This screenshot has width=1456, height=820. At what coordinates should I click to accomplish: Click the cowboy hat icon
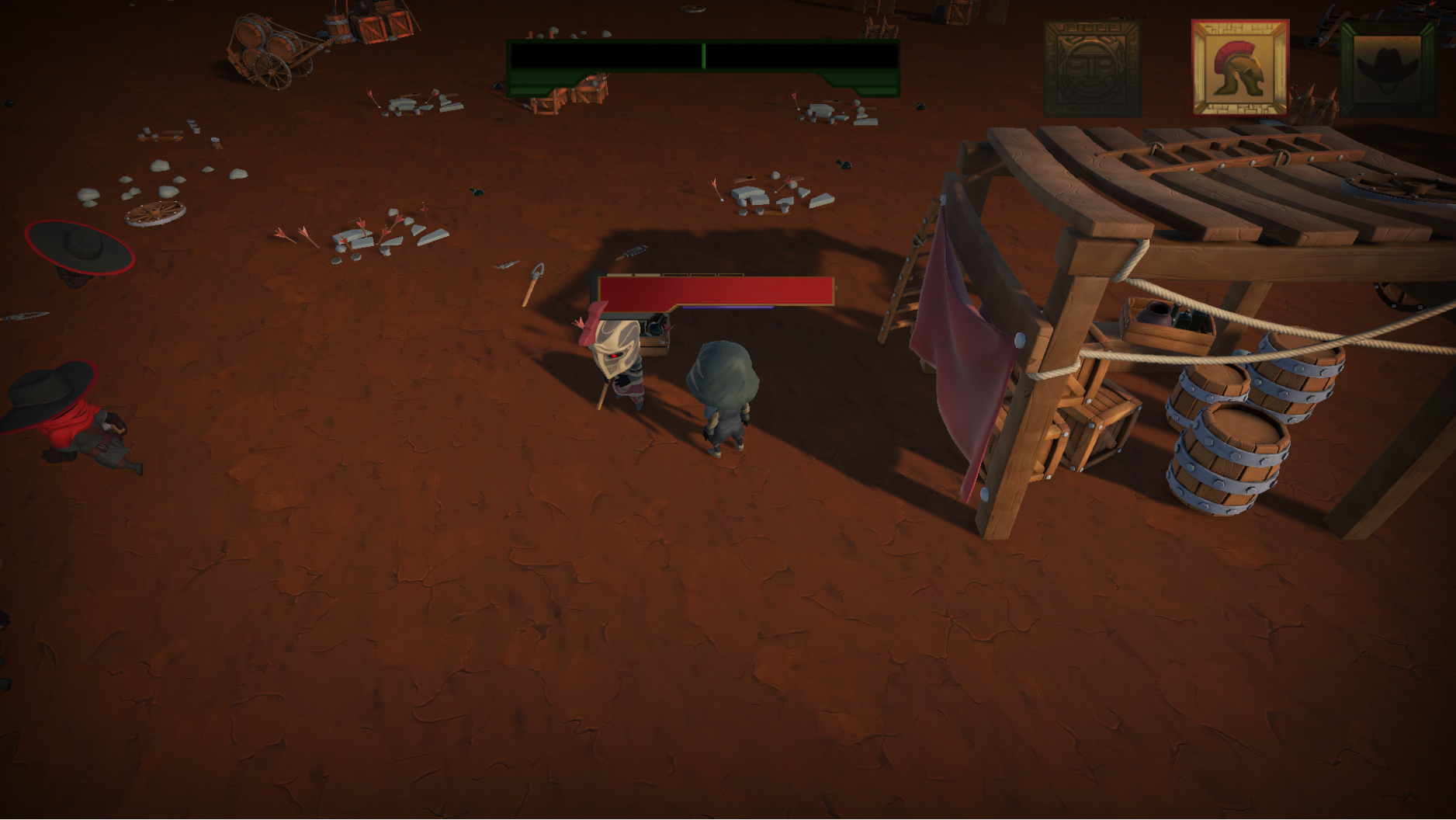1387,68
